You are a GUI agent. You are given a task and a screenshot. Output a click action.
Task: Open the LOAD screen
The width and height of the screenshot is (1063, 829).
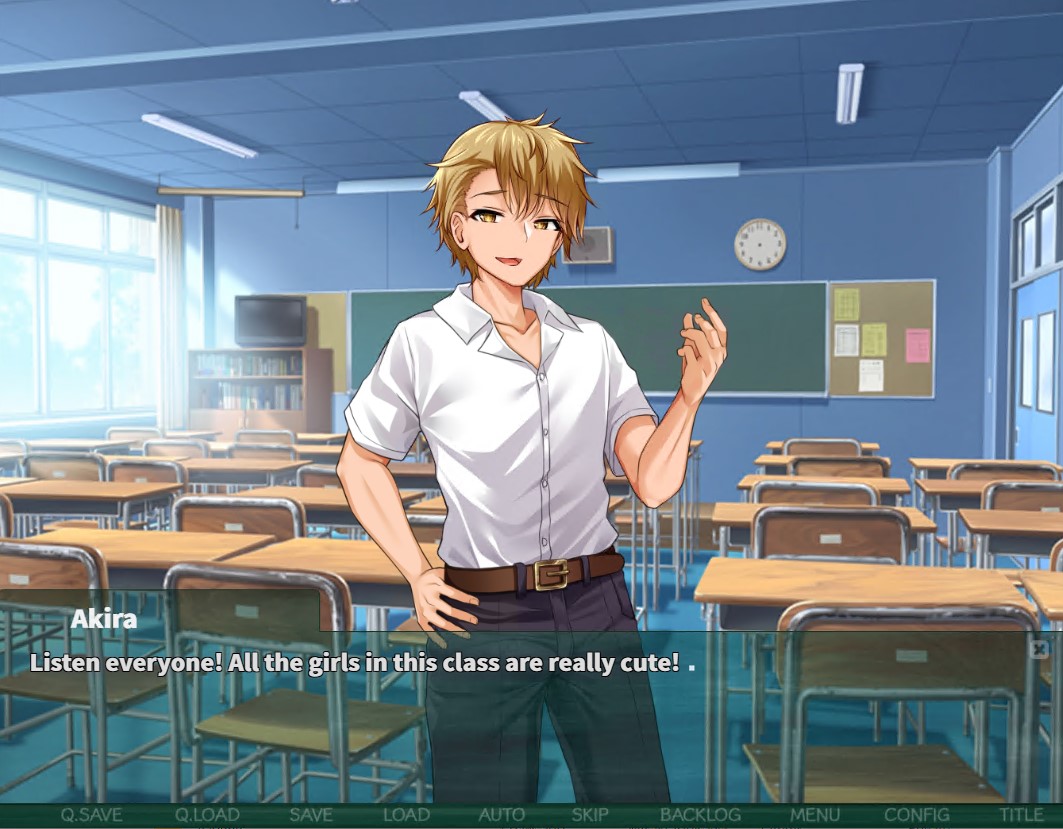[406, 815]
